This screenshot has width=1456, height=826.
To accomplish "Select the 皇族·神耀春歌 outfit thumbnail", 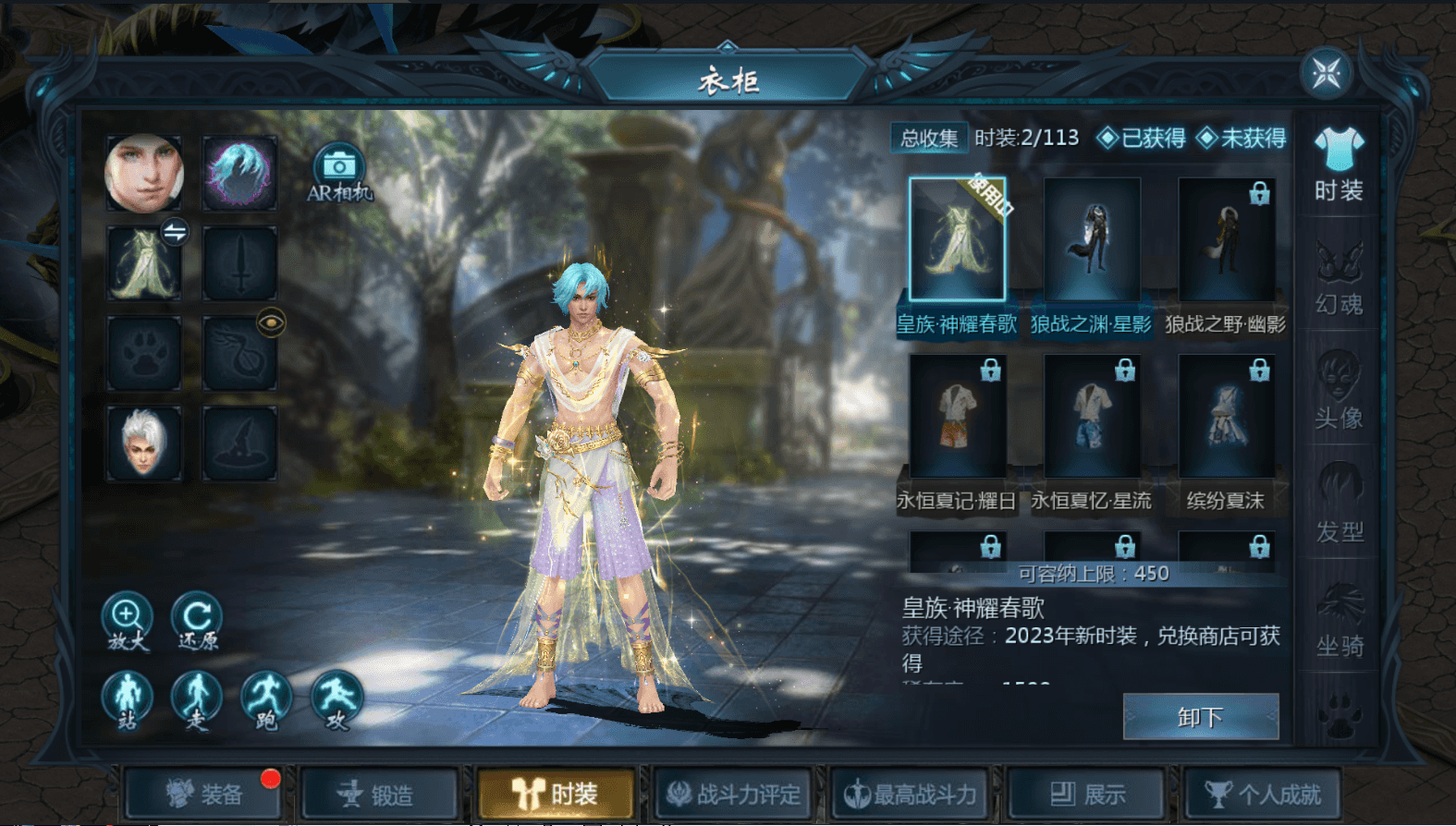I will pyautogui.click(x=957, y=239).
